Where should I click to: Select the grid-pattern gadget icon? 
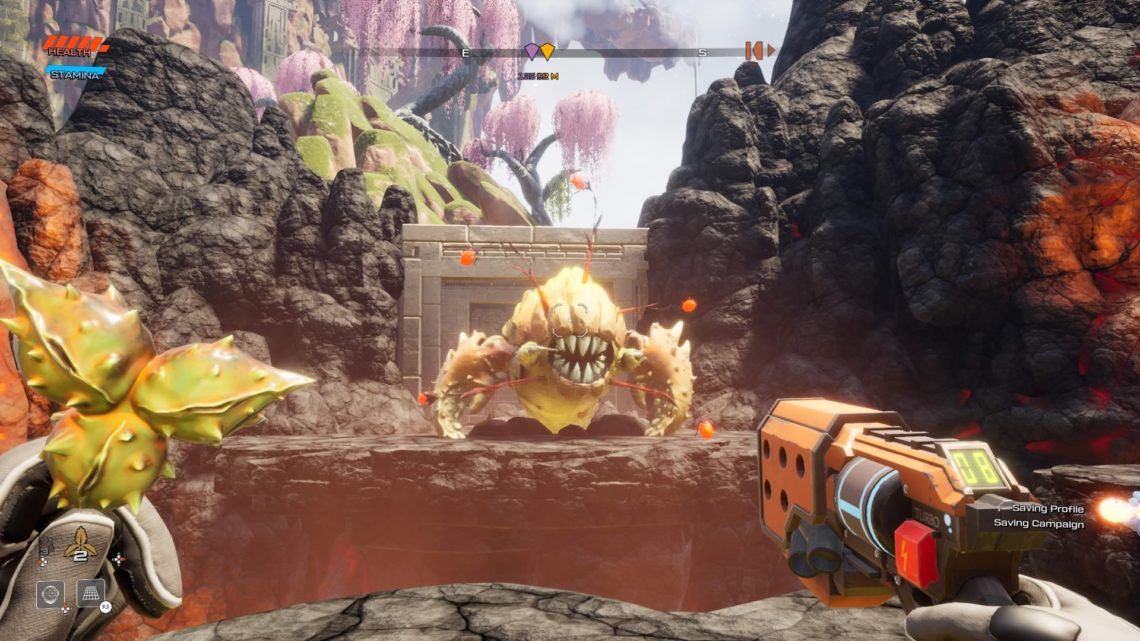click(x=91, y=593)
